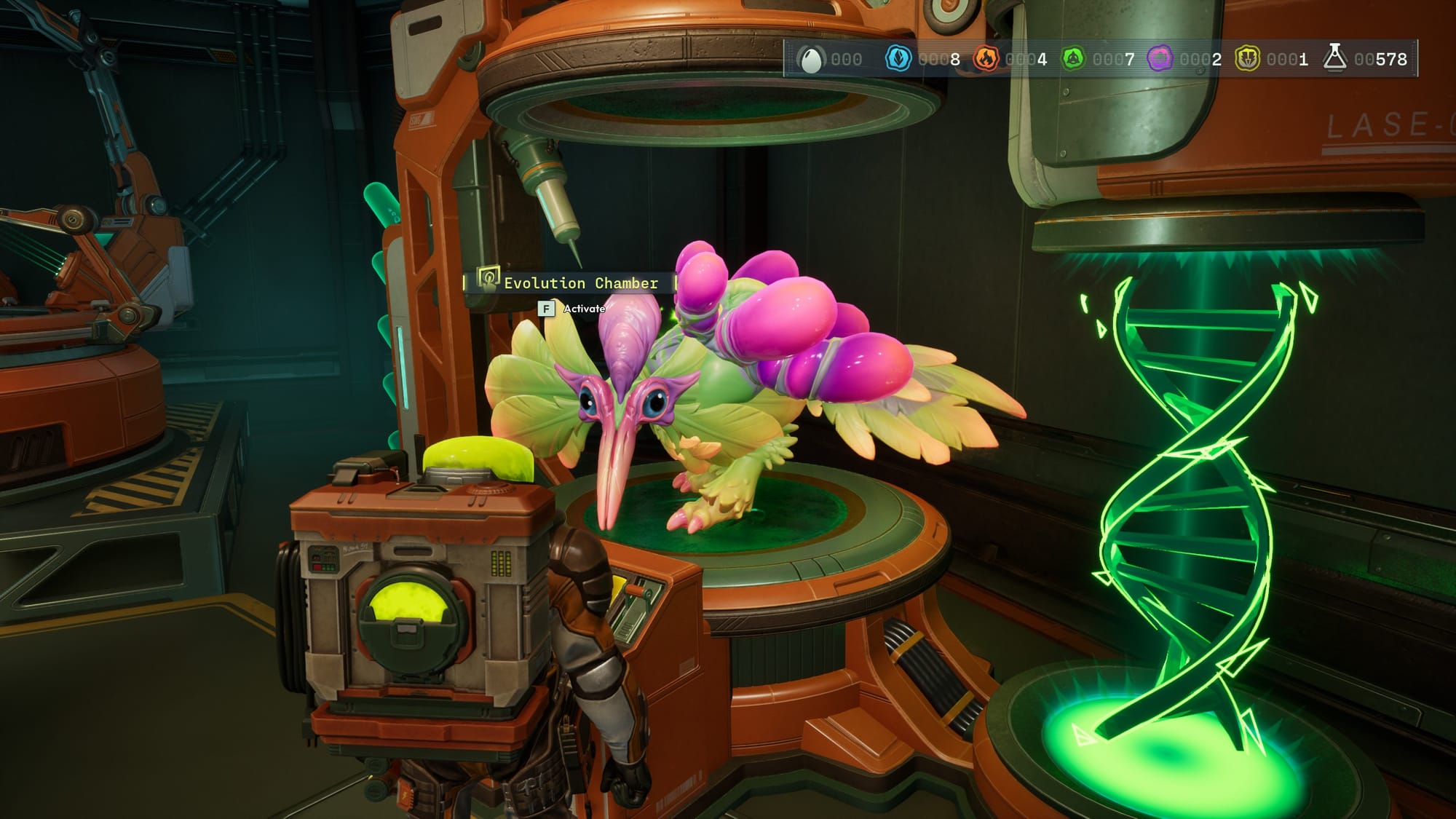Click the Evolution Chamber interaction label
Image resolution: width=1456 pixels, height=819 pixels.
(580, 283)
